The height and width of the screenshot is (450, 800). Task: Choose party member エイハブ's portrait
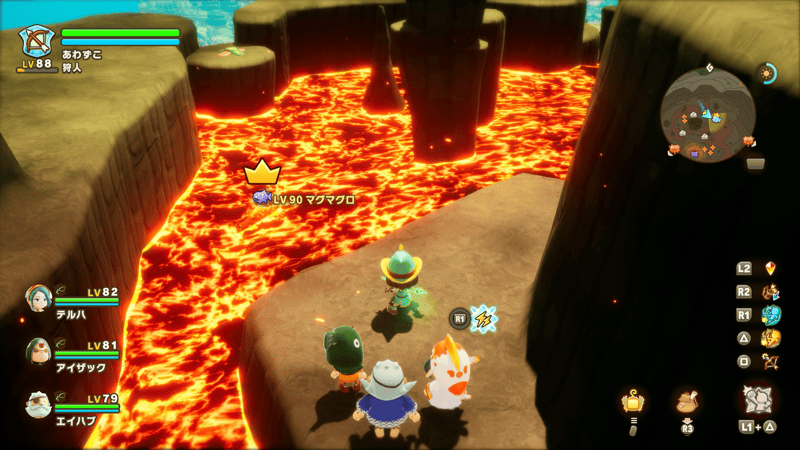click(38, 404)
